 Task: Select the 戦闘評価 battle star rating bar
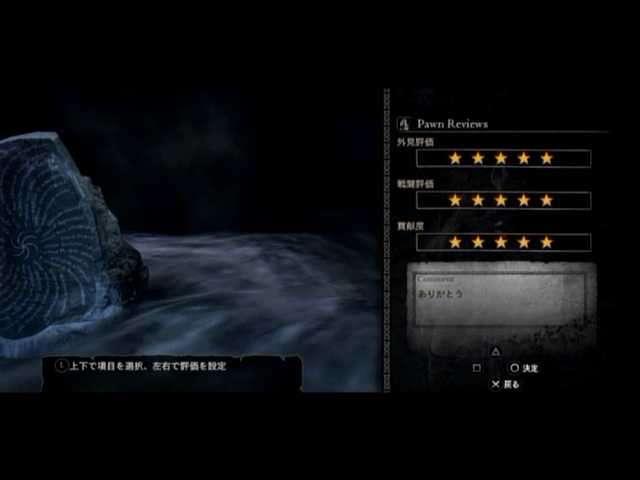coord(502,200)
